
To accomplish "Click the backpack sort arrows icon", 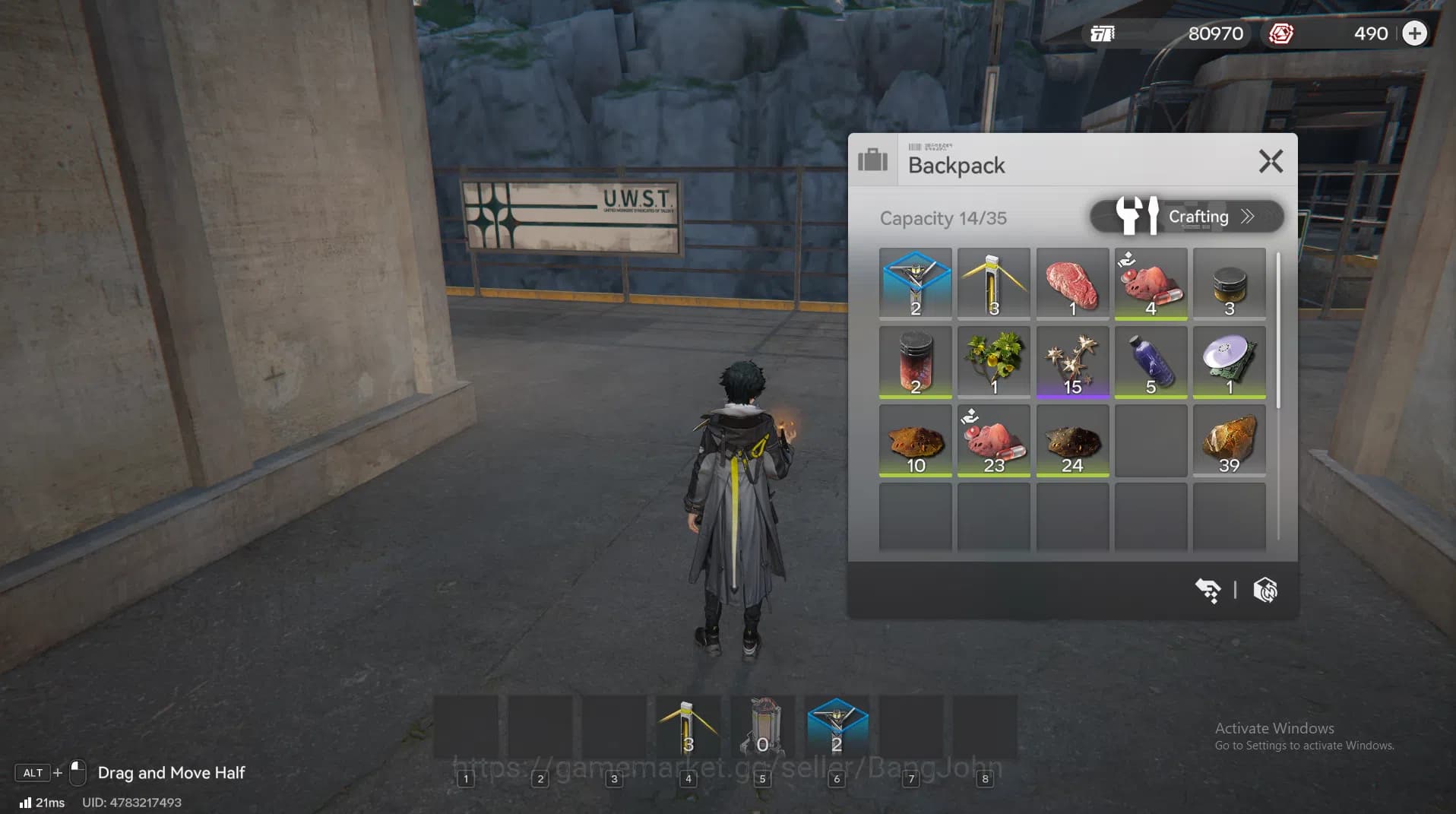I will [x=1208, y=590].
